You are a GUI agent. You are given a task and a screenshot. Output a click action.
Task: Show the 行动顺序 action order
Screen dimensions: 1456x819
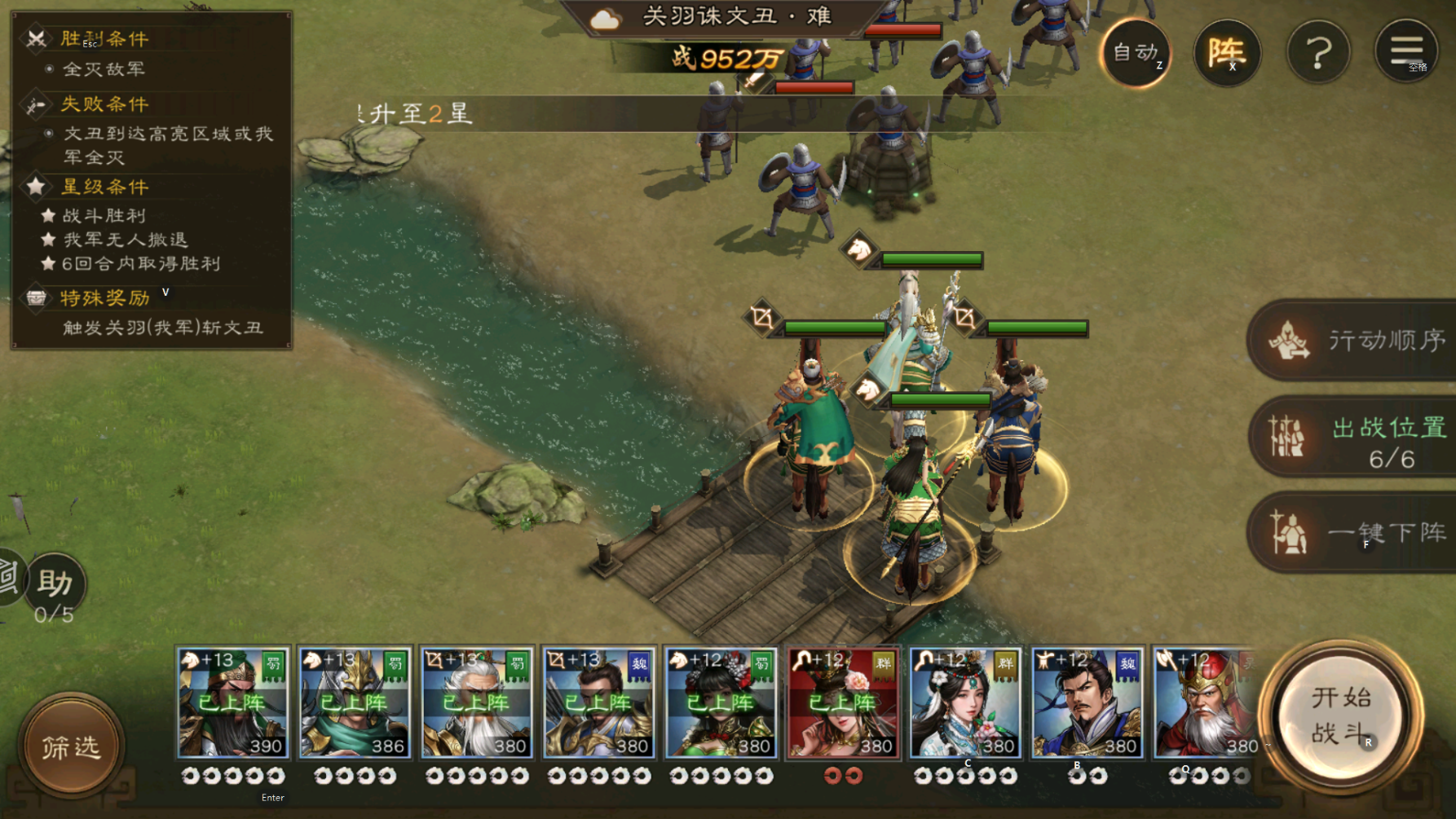coord(1355,340)
